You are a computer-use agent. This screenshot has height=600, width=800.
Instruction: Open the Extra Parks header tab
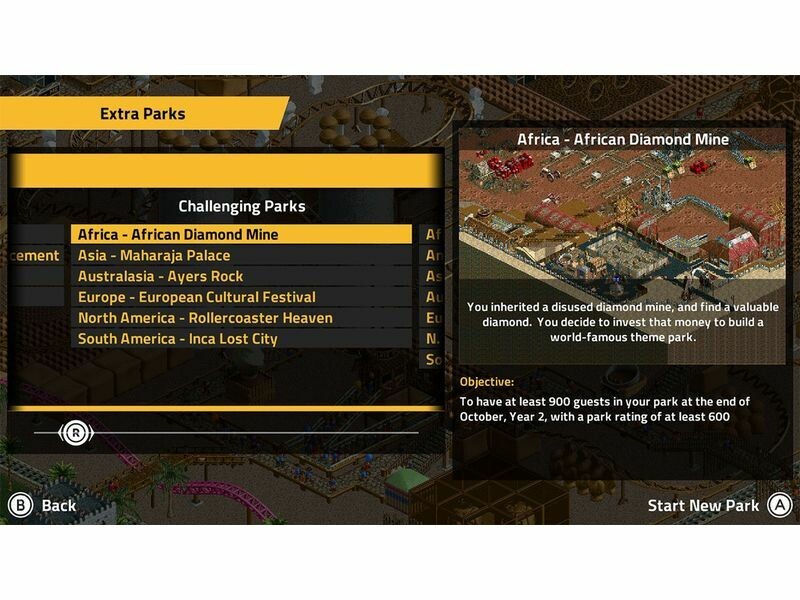tap(142, 114)
